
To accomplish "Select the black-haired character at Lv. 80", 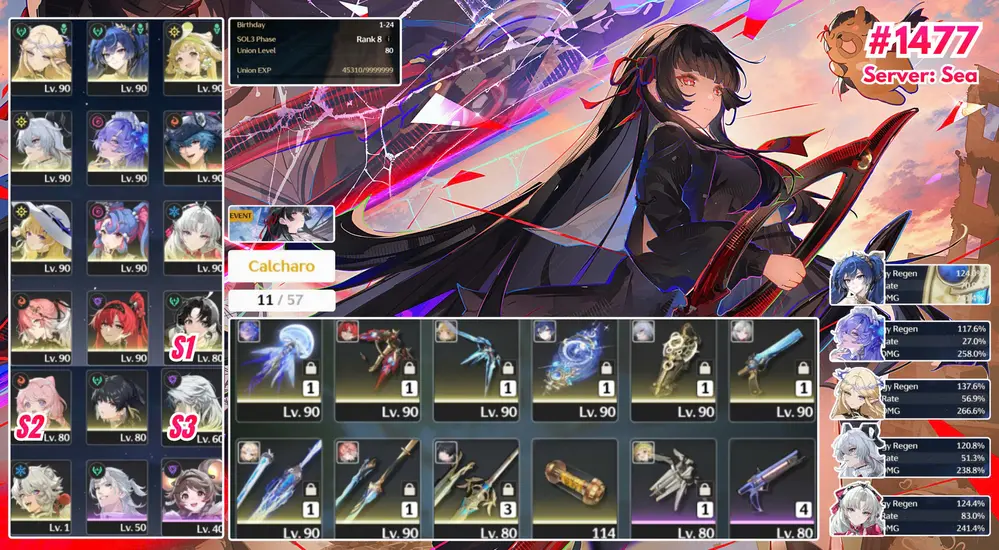I will click(118, 405).
